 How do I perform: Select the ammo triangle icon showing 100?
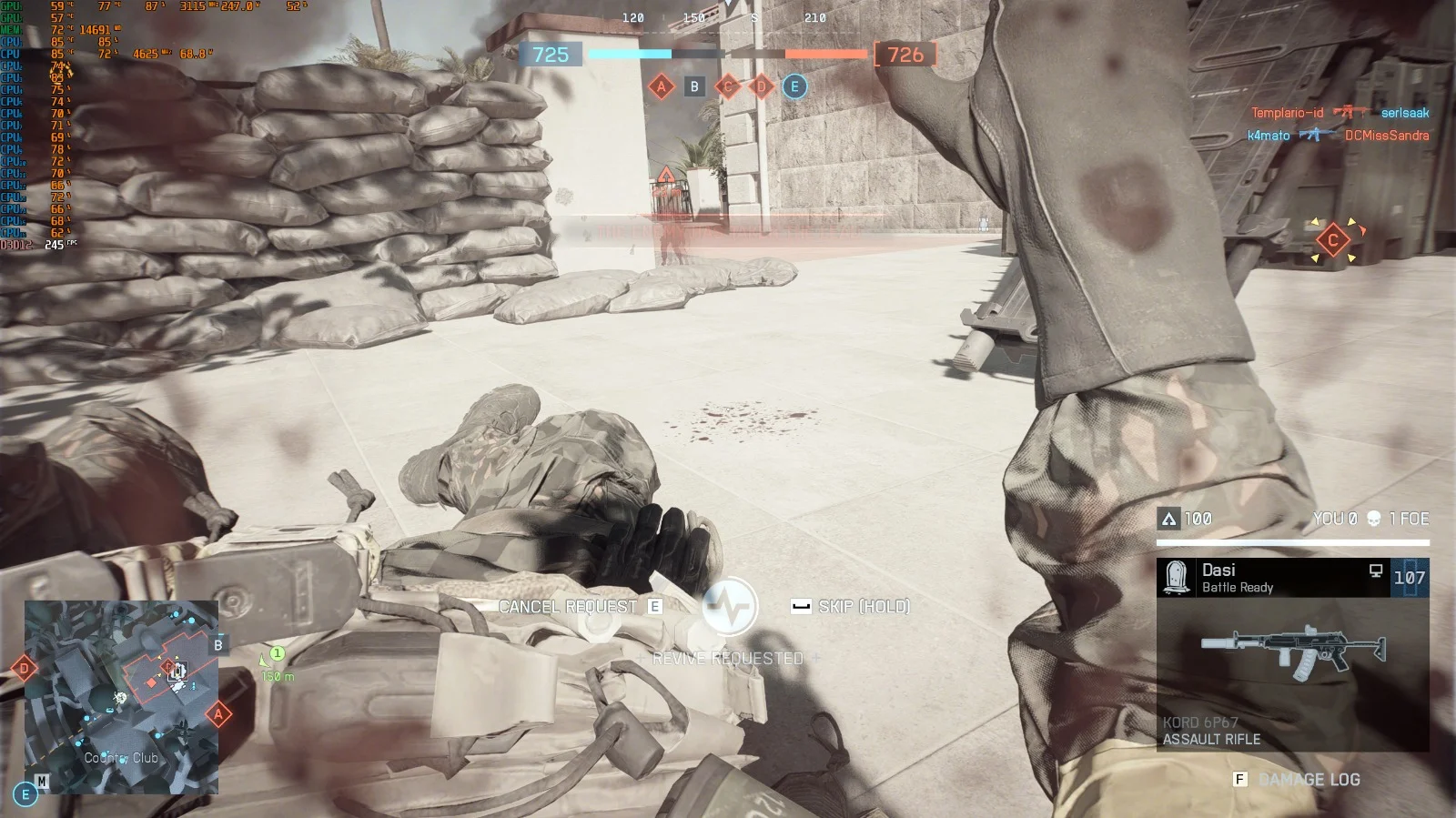1170,517
